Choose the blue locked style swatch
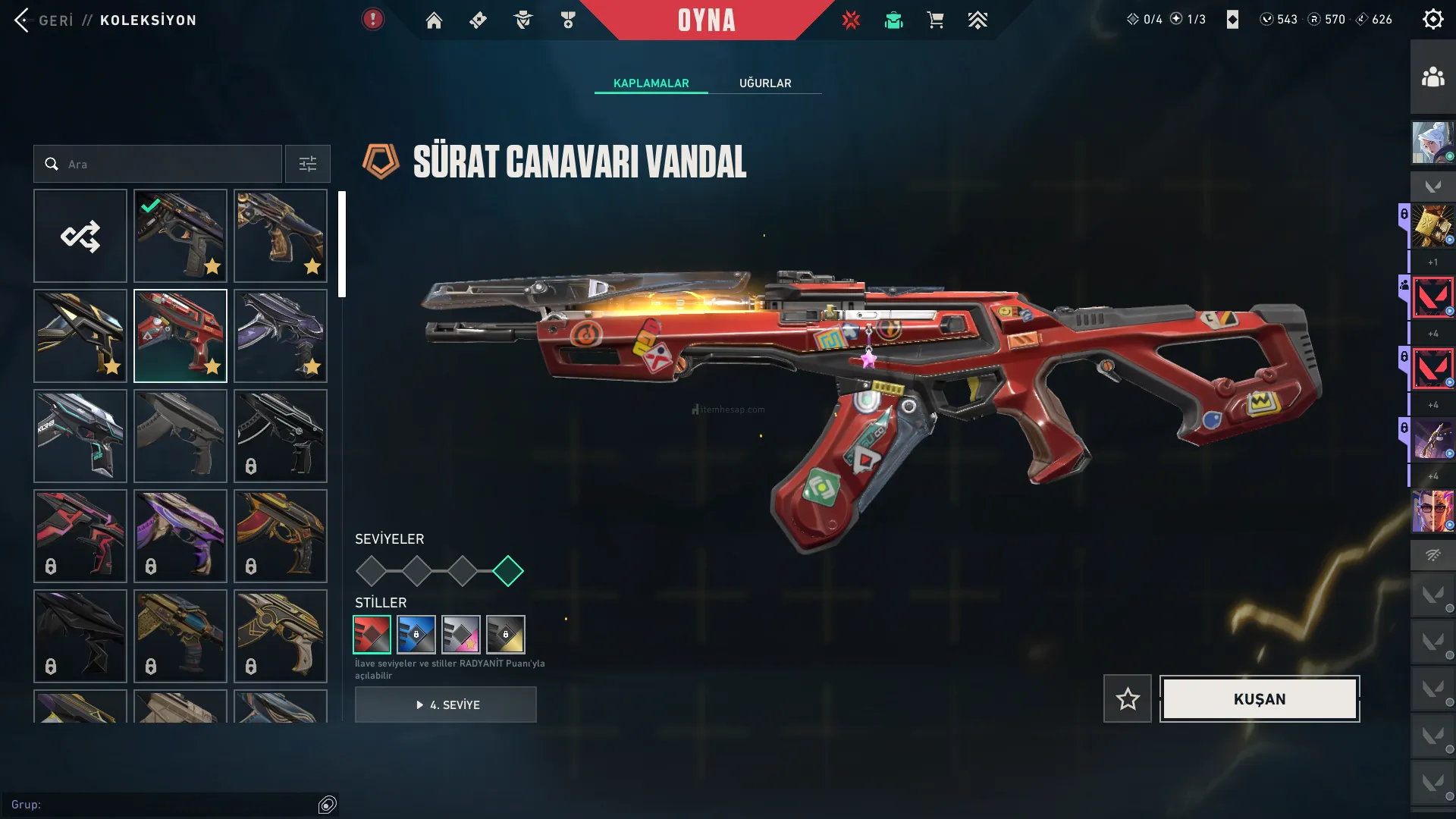The width and height of the screenshot is (1456, 819). [x=416, y=635]
